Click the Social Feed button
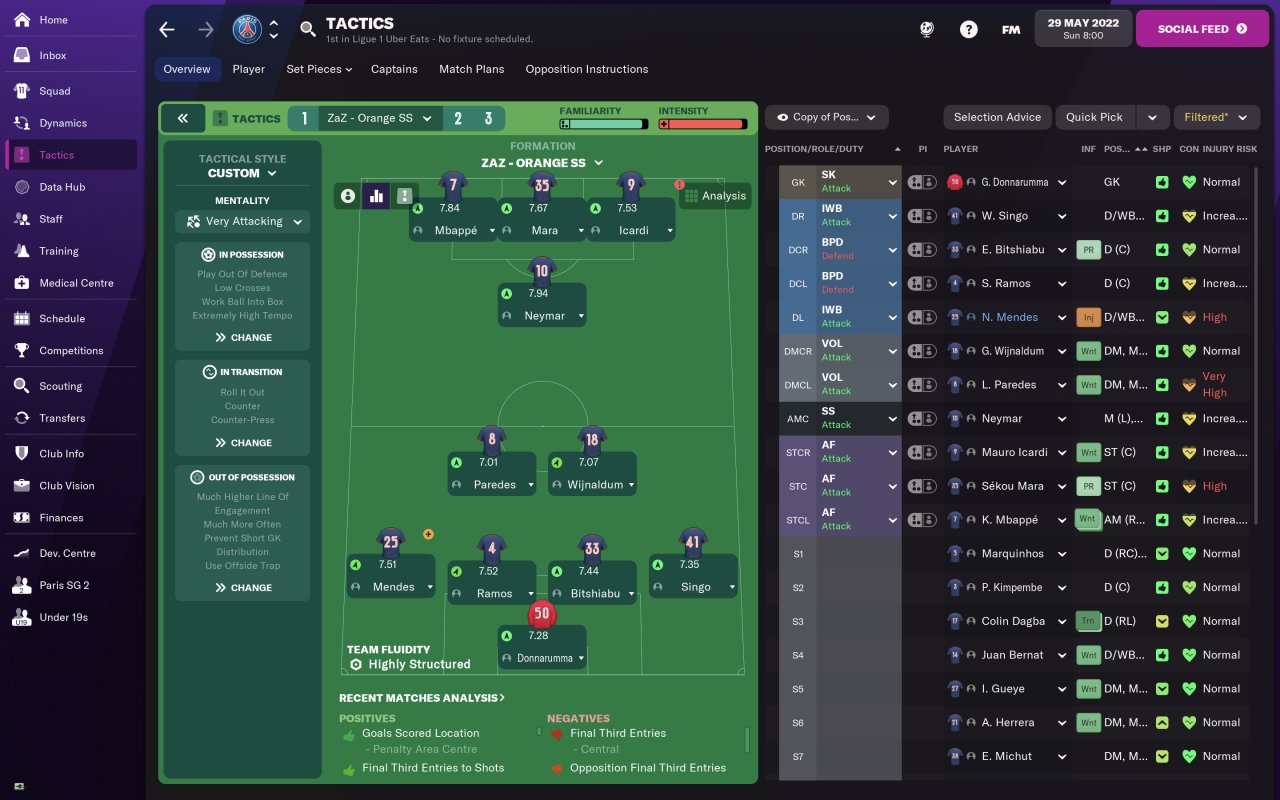Viewport: 1280px width, 800px height. [1202, 29]
